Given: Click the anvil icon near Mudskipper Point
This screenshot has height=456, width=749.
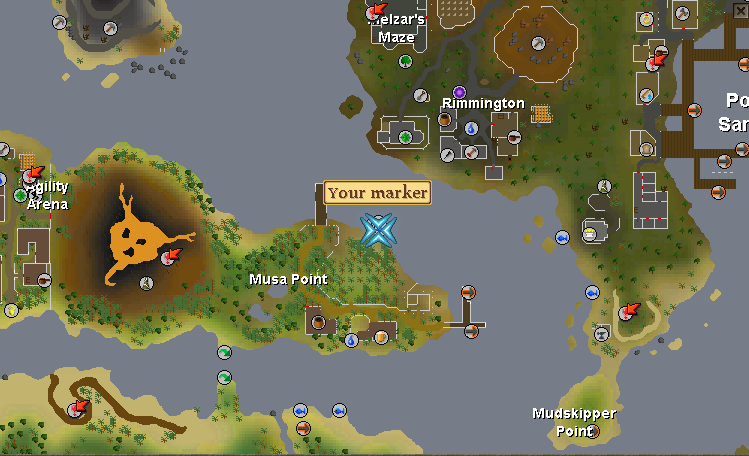Looking at the screenshot, I should (x=602, y=335).
